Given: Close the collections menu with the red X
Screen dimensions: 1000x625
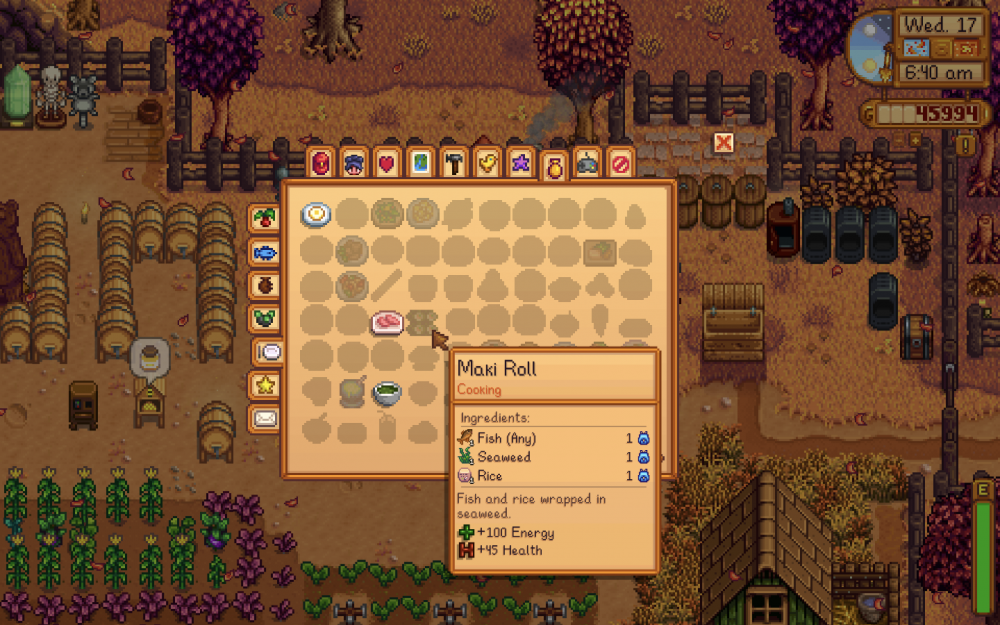Looking at the screenshot, I should point(723,143).
